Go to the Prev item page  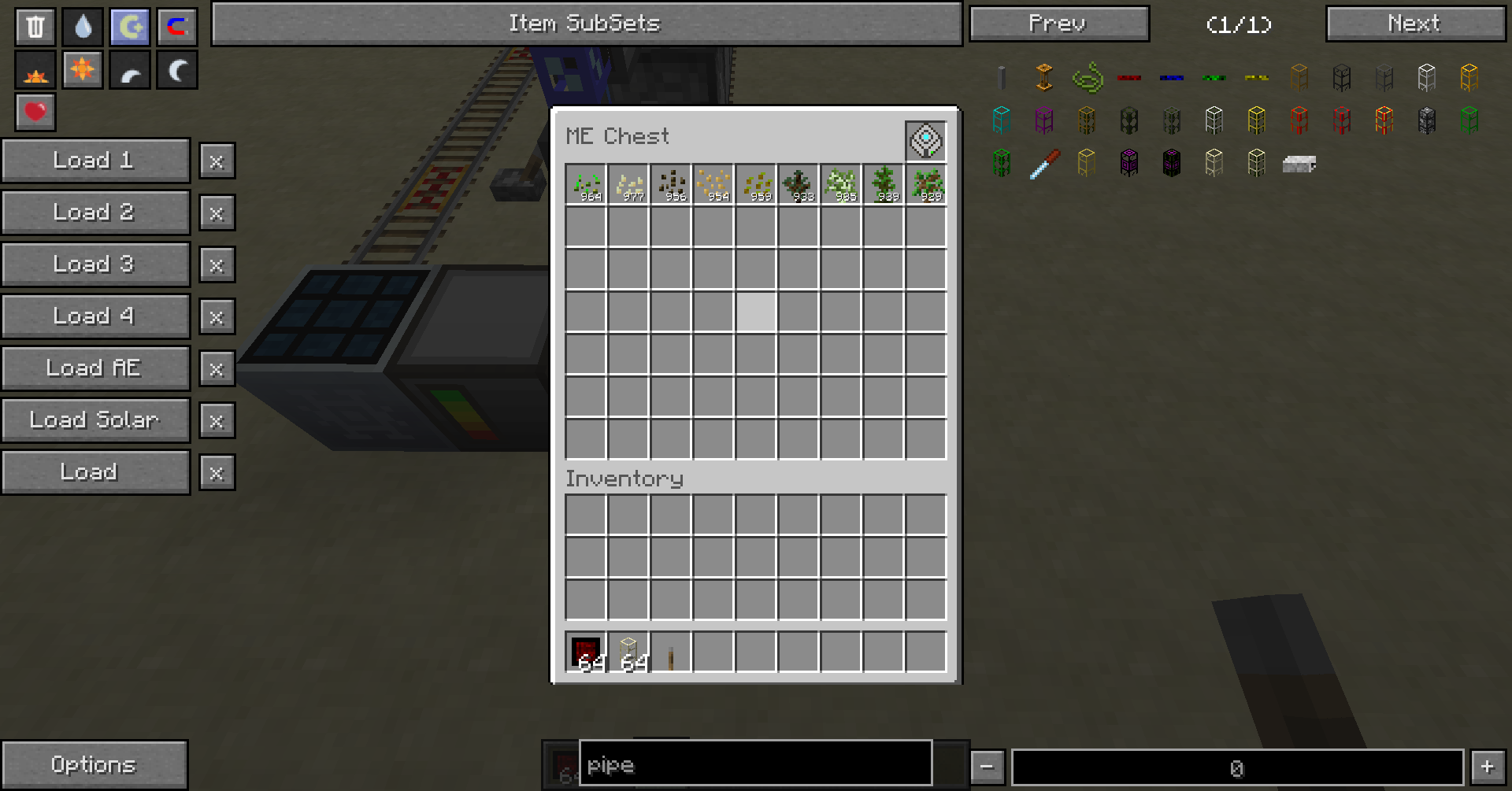pyautogui.click(x=1058, y=24)
